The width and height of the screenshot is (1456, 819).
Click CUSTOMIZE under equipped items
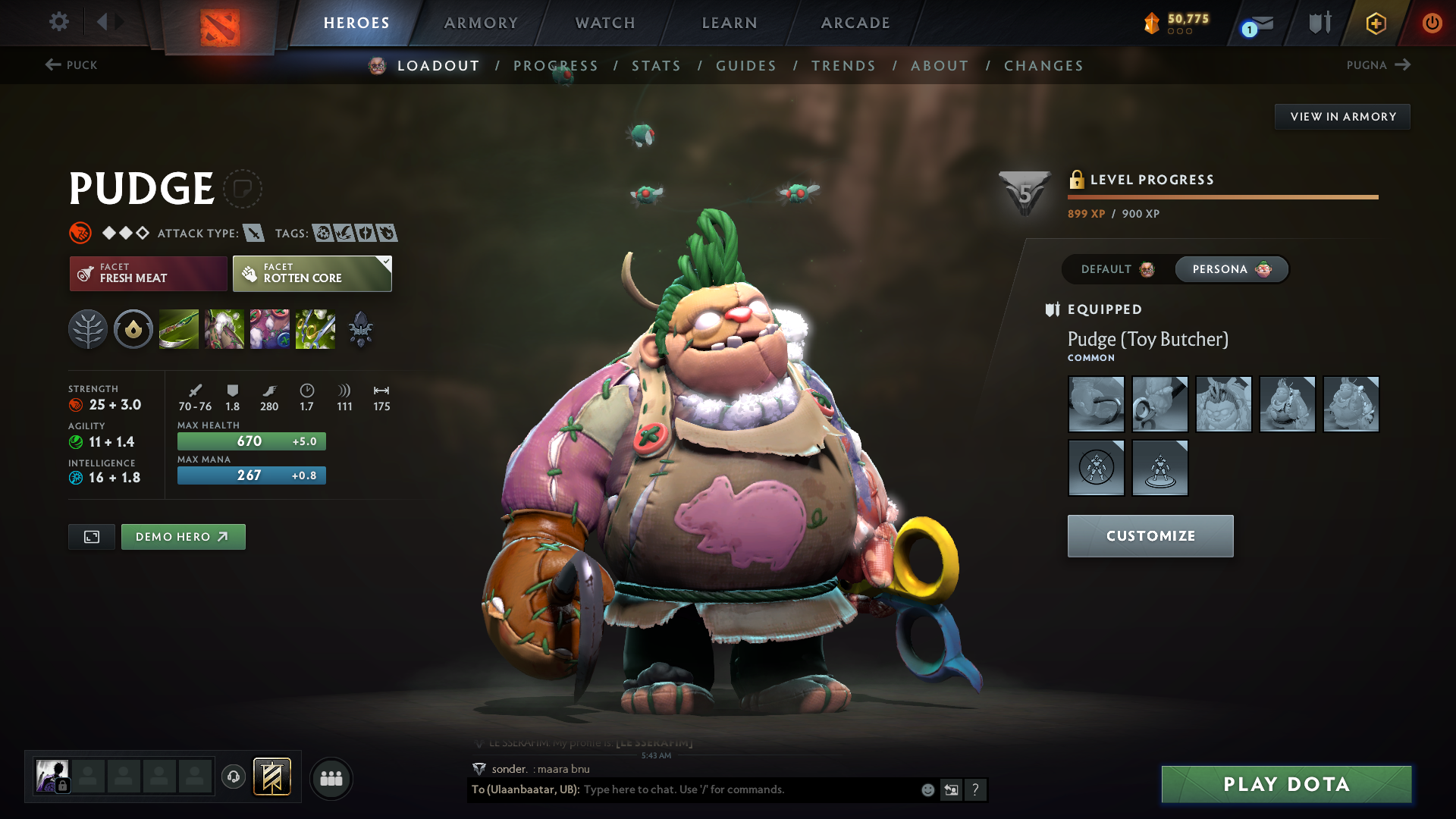pyautogui.click(x=1150, y=535)
